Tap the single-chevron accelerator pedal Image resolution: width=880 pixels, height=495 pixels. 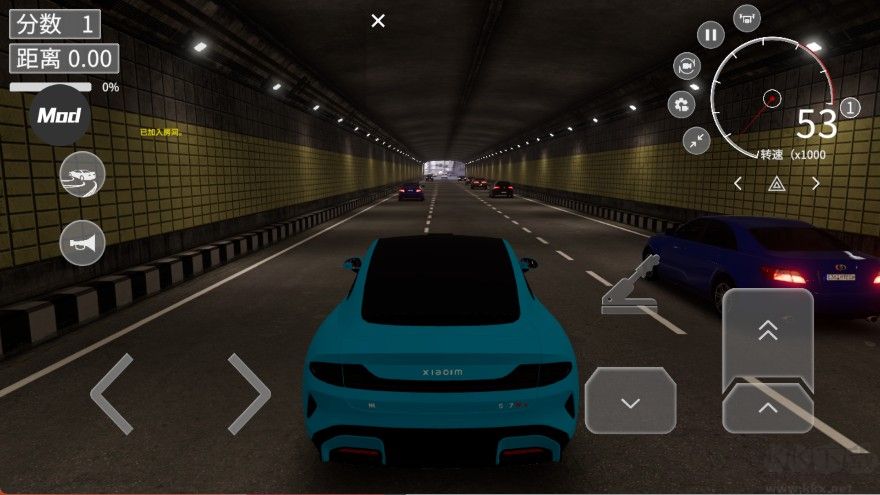[767, 409]
